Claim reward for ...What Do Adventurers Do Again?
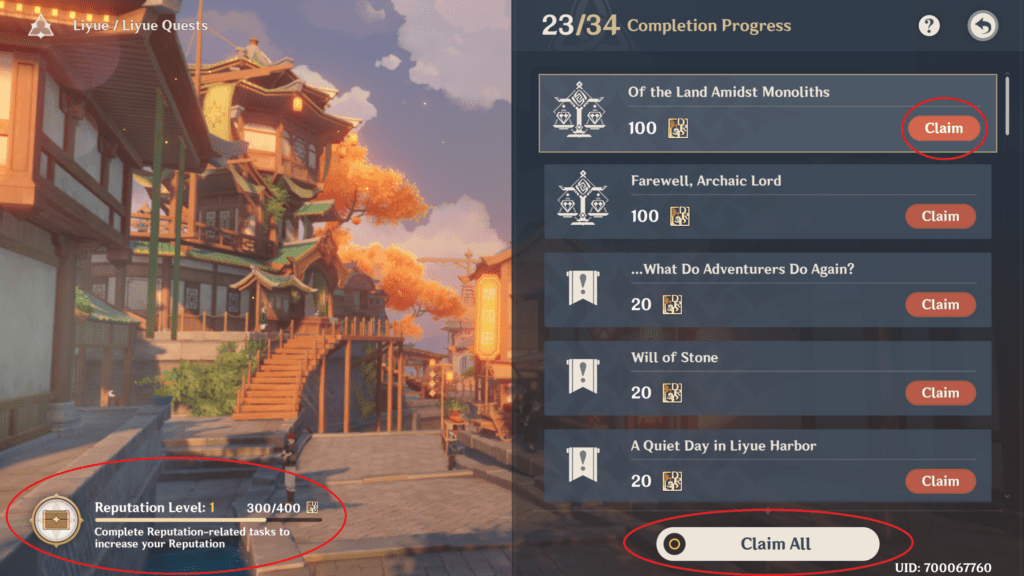The width and height of the screenshot is (1024, 576). point(940,304)
